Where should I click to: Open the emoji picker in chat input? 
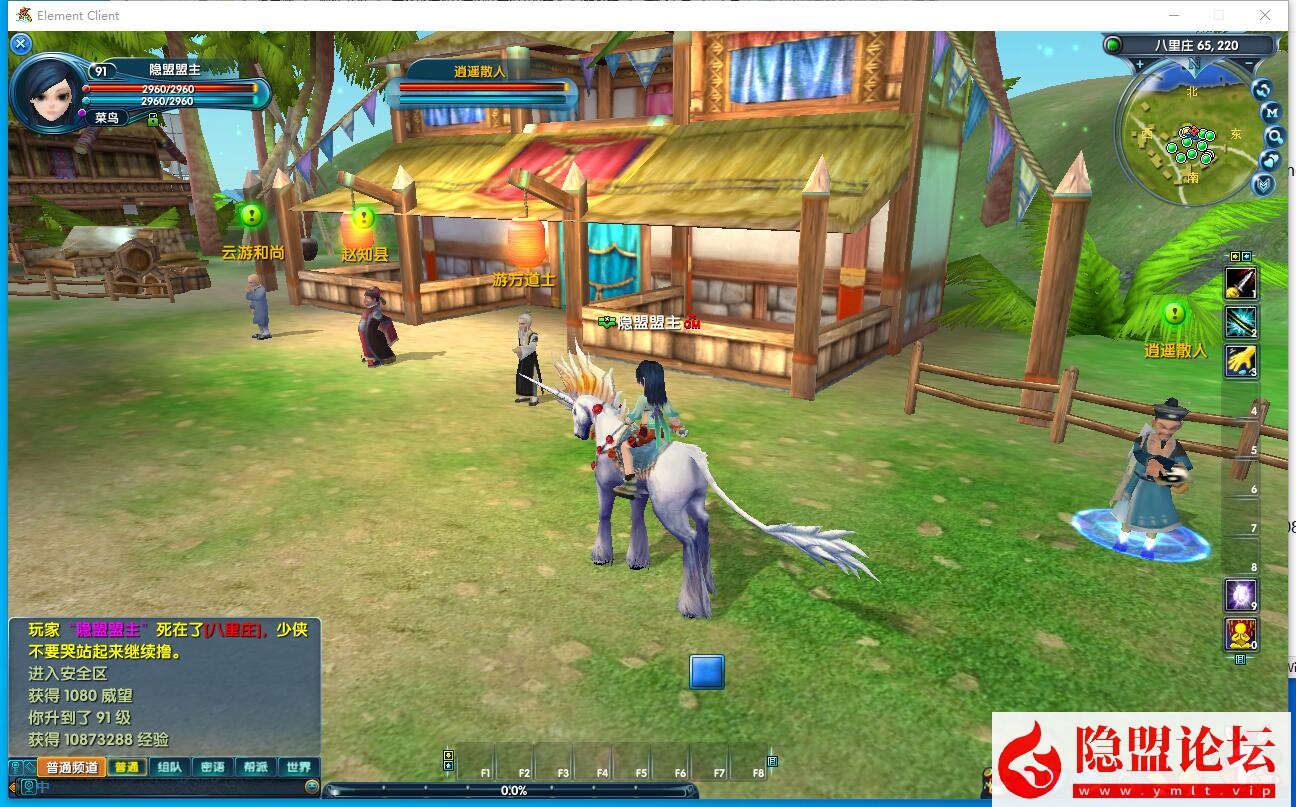(x=312, y=787)
